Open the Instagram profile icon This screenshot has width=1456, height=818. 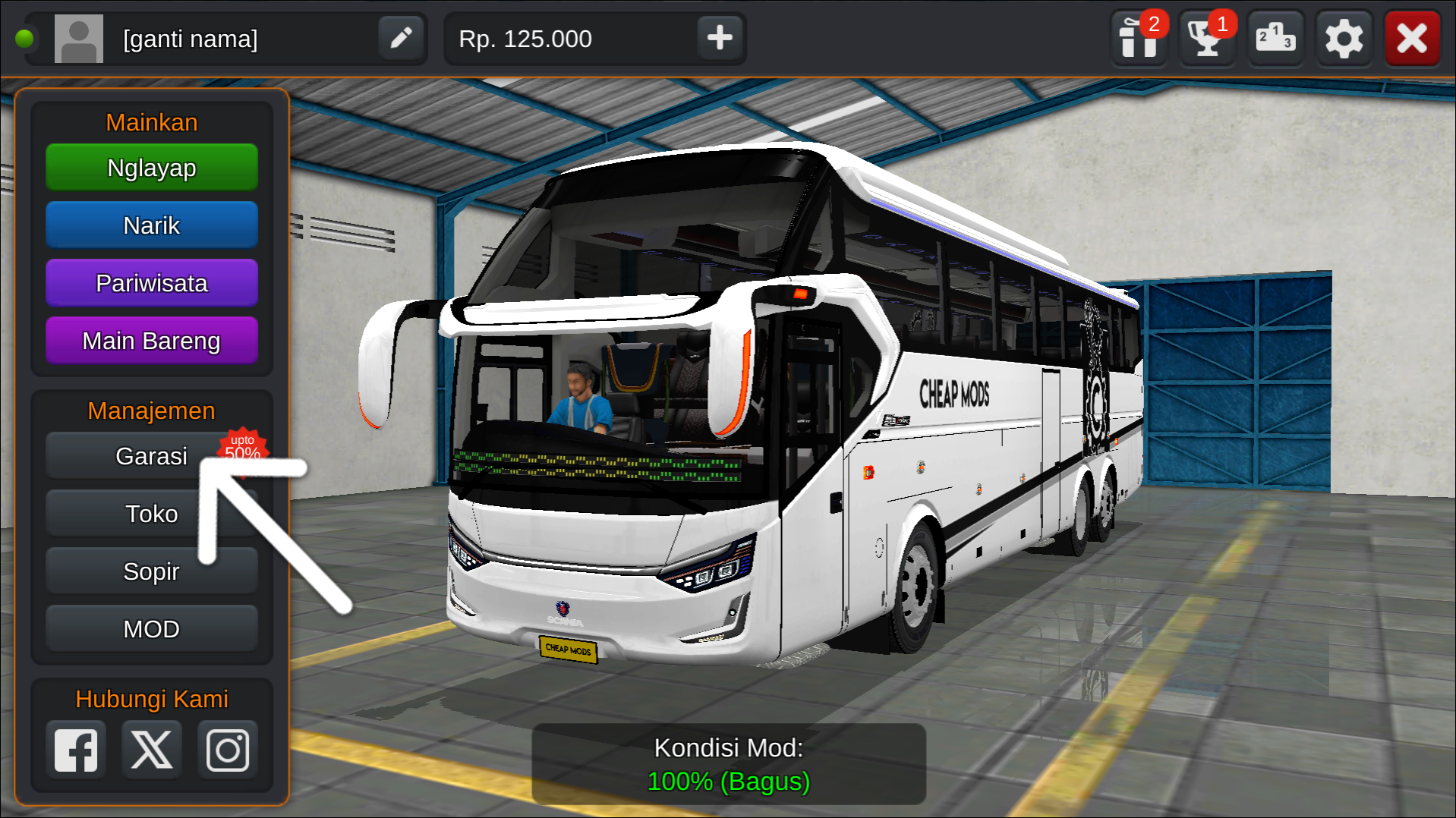click(227, 749)
